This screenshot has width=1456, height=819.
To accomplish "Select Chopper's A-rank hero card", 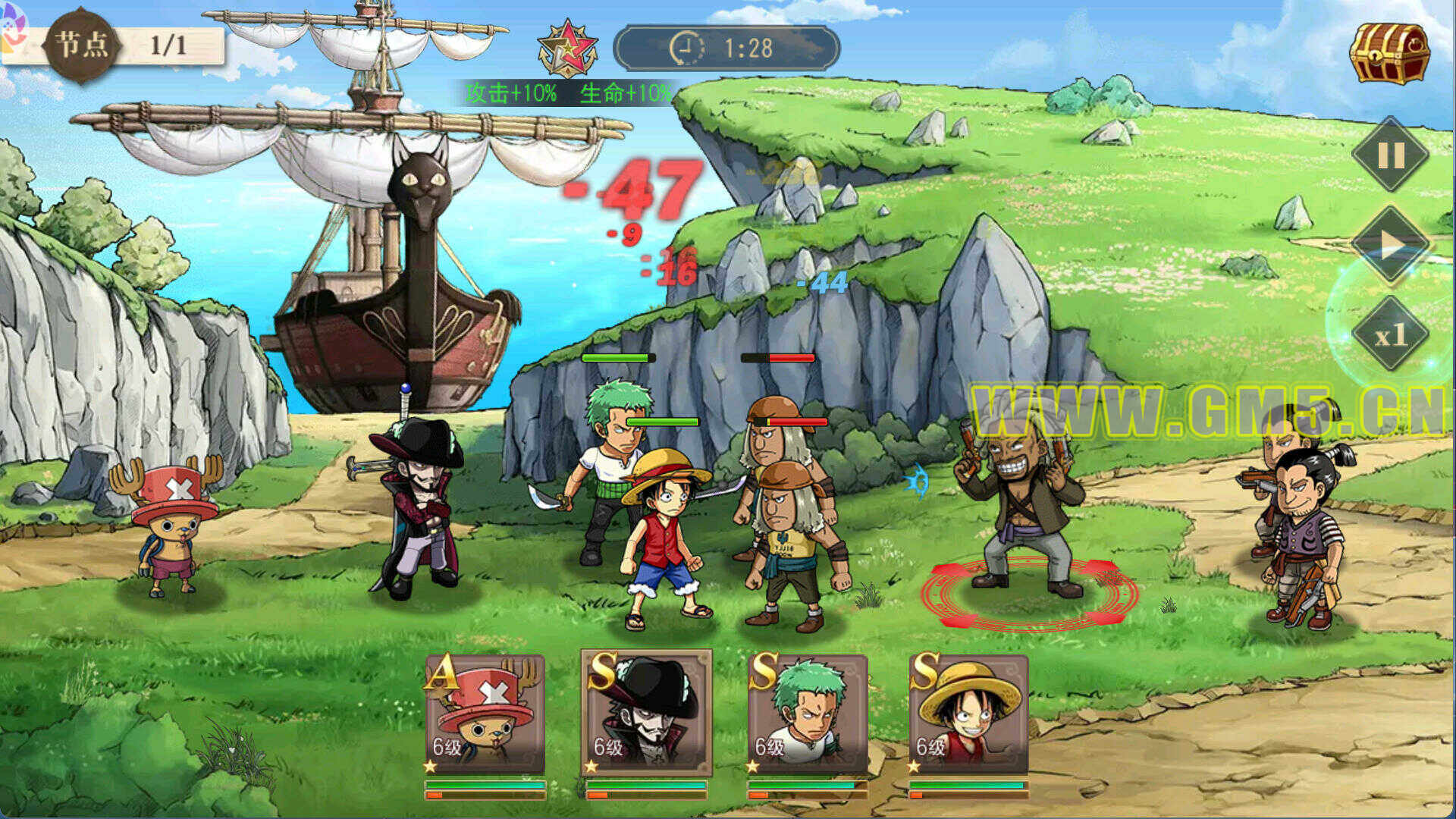I will tap(485, 714).
